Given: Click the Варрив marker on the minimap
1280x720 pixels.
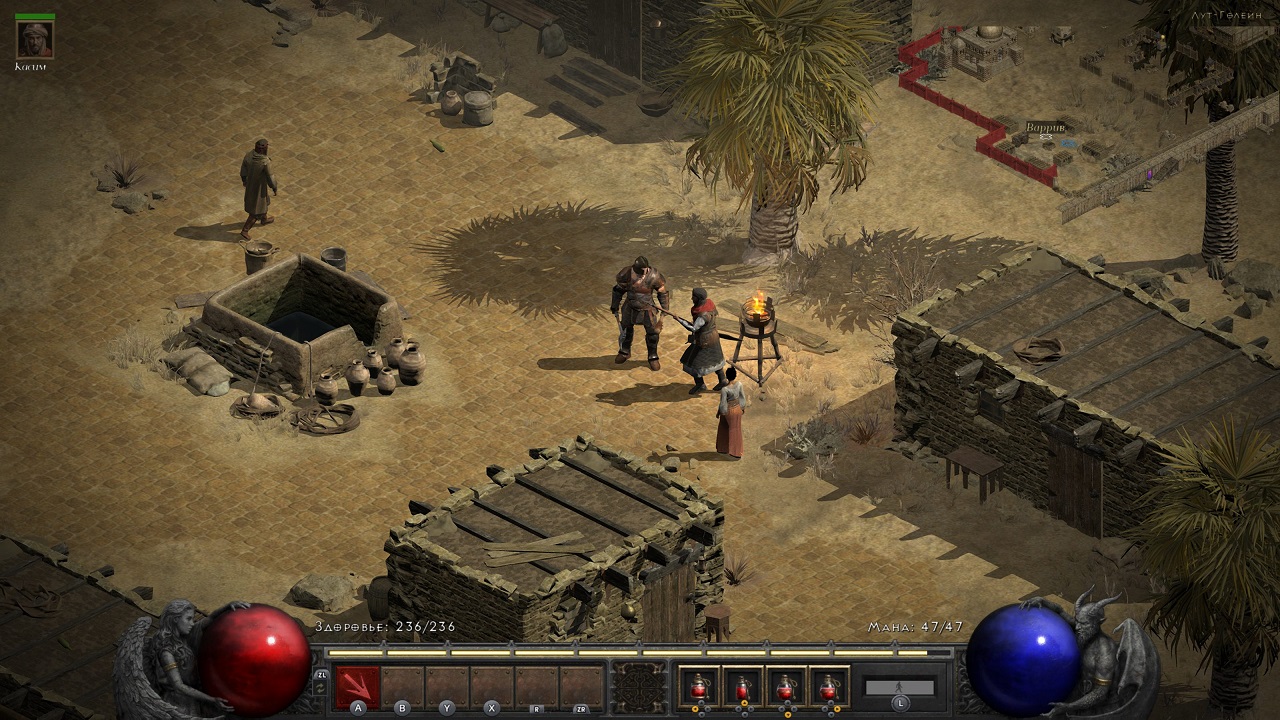Looking at the screenshot, I should tap(1045, 128).
